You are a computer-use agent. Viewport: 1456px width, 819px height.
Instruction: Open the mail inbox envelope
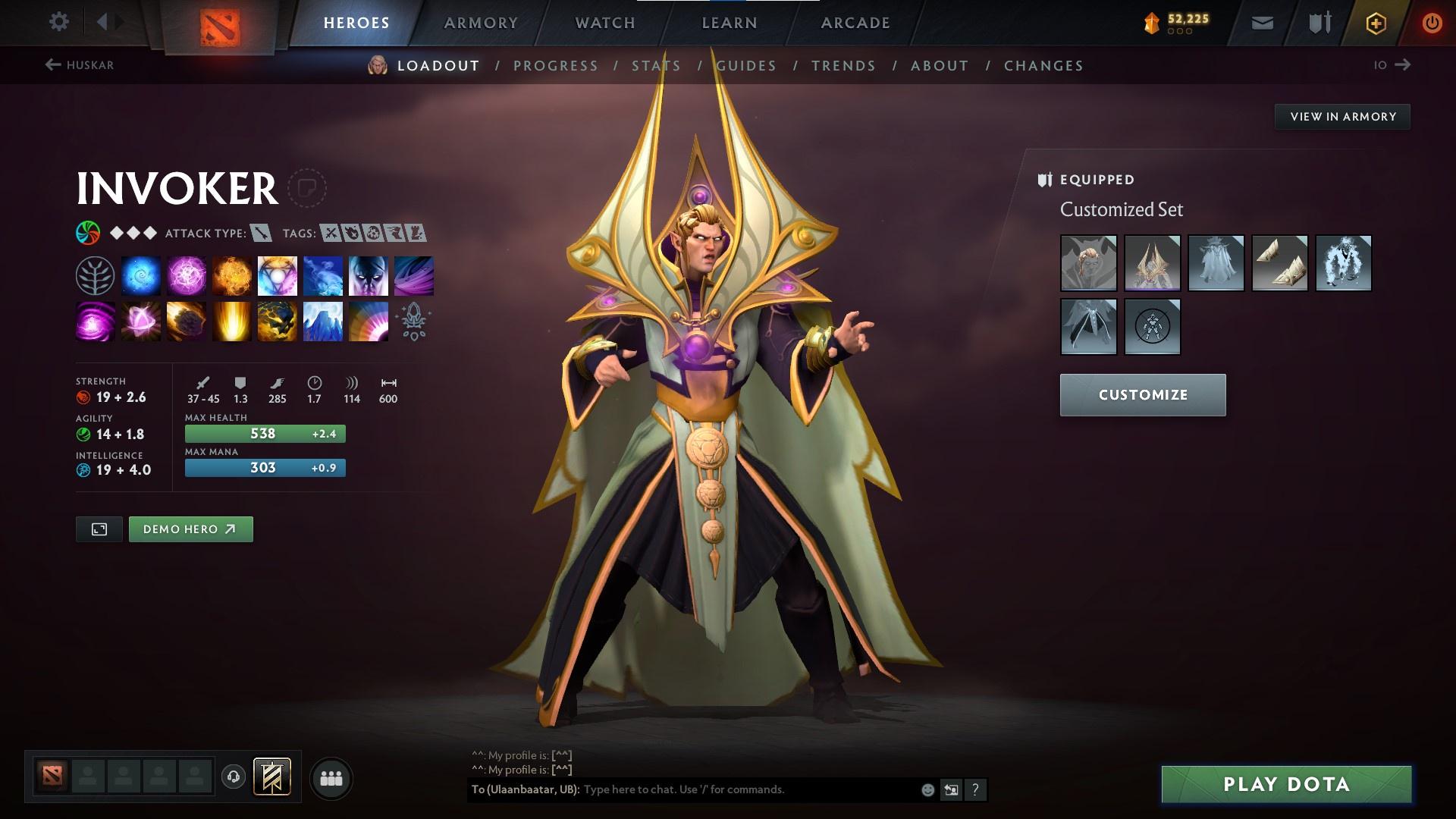pyautogui.click(x=1263, y=23)
